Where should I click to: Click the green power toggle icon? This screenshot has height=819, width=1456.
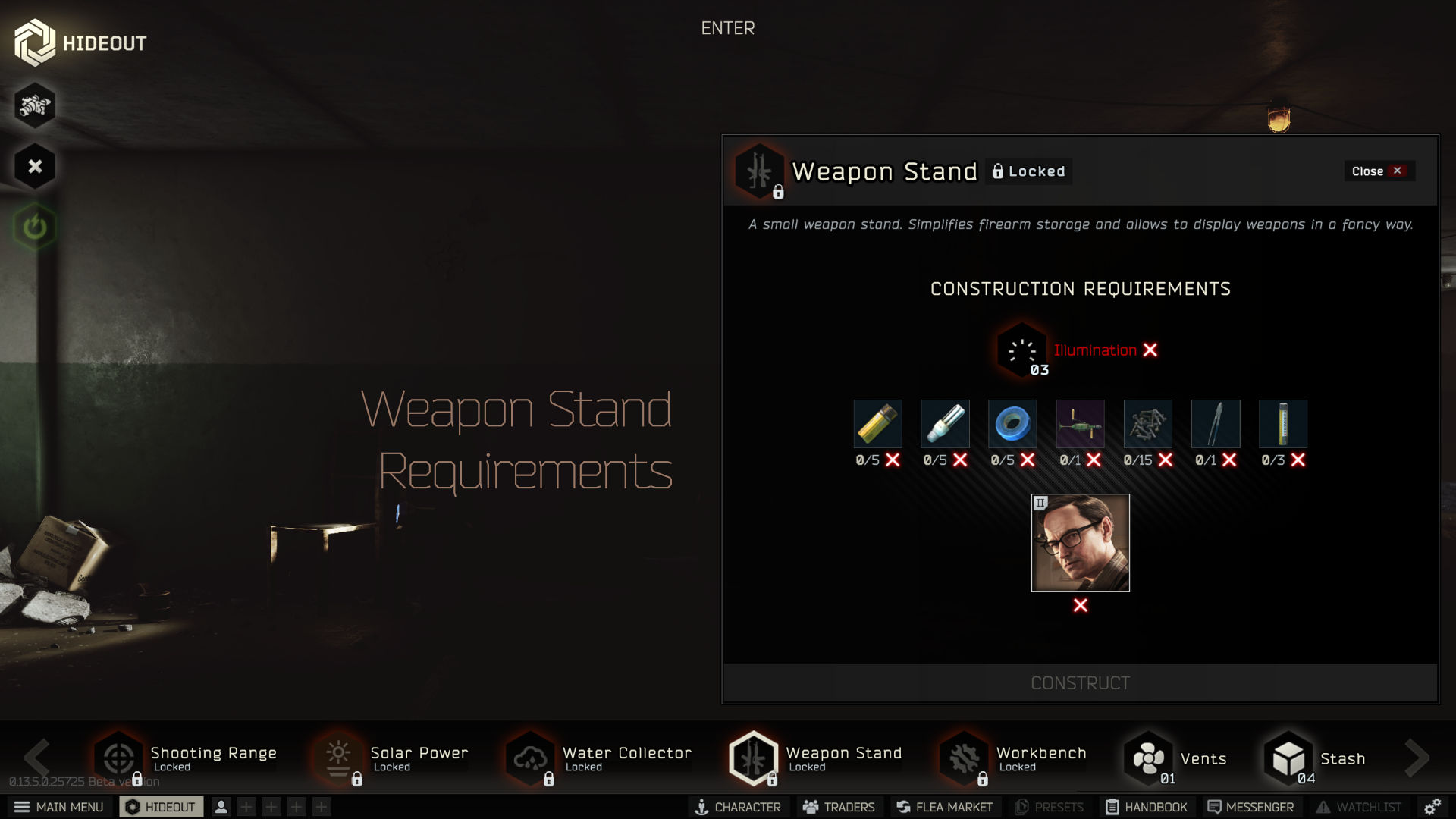(x=35, y=227)
